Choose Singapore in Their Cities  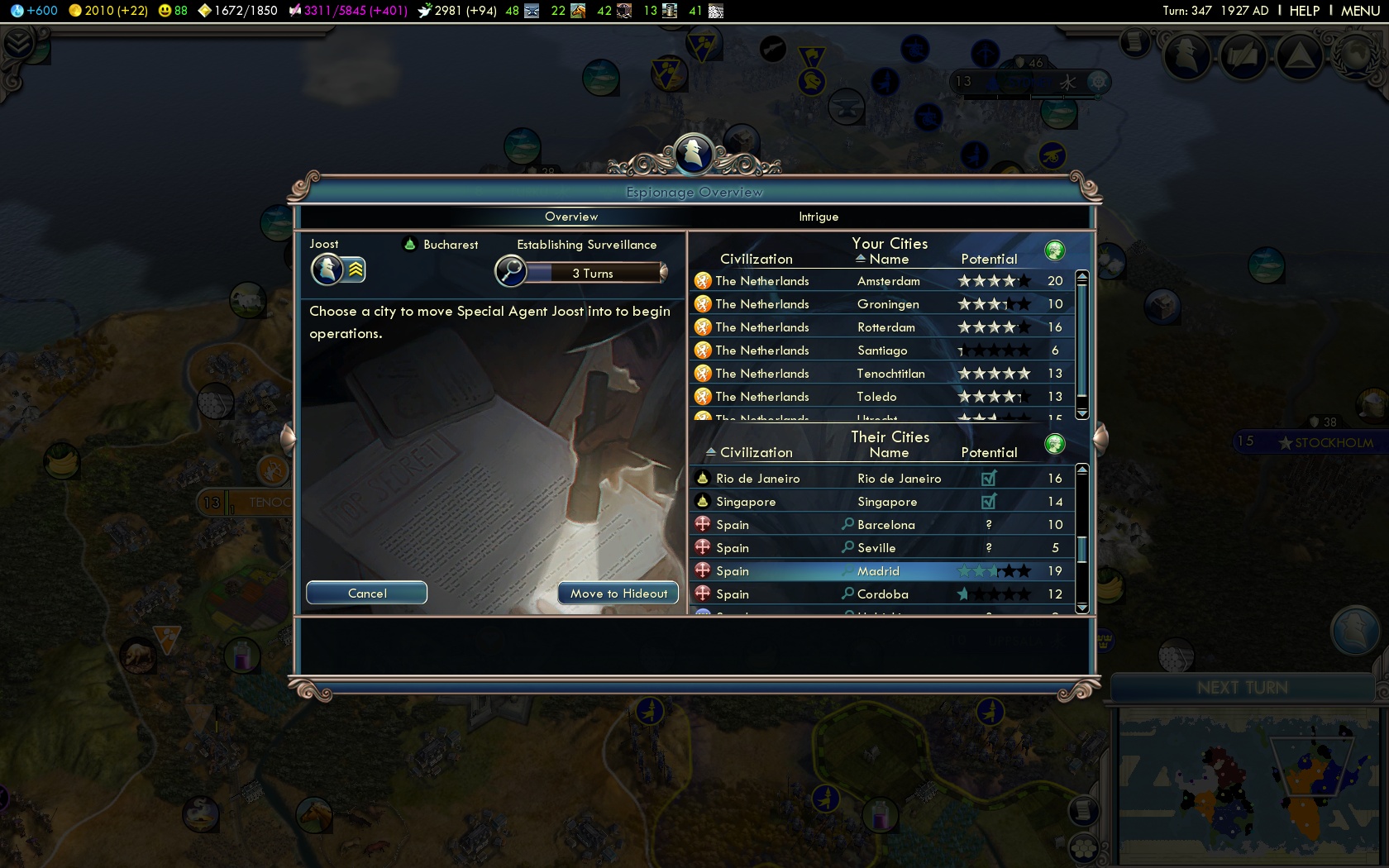point(886,502)
